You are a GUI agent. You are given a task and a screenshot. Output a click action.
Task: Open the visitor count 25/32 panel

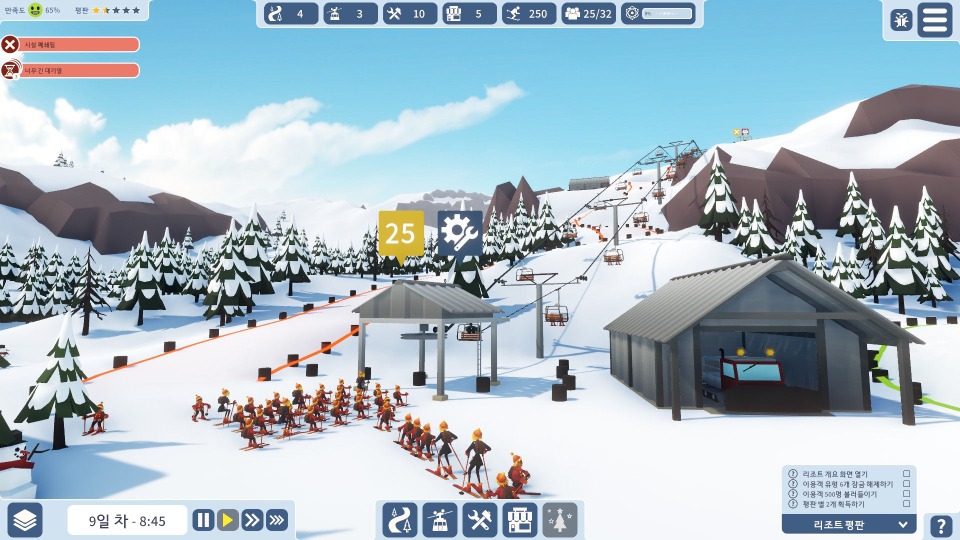tap(587, 14)
